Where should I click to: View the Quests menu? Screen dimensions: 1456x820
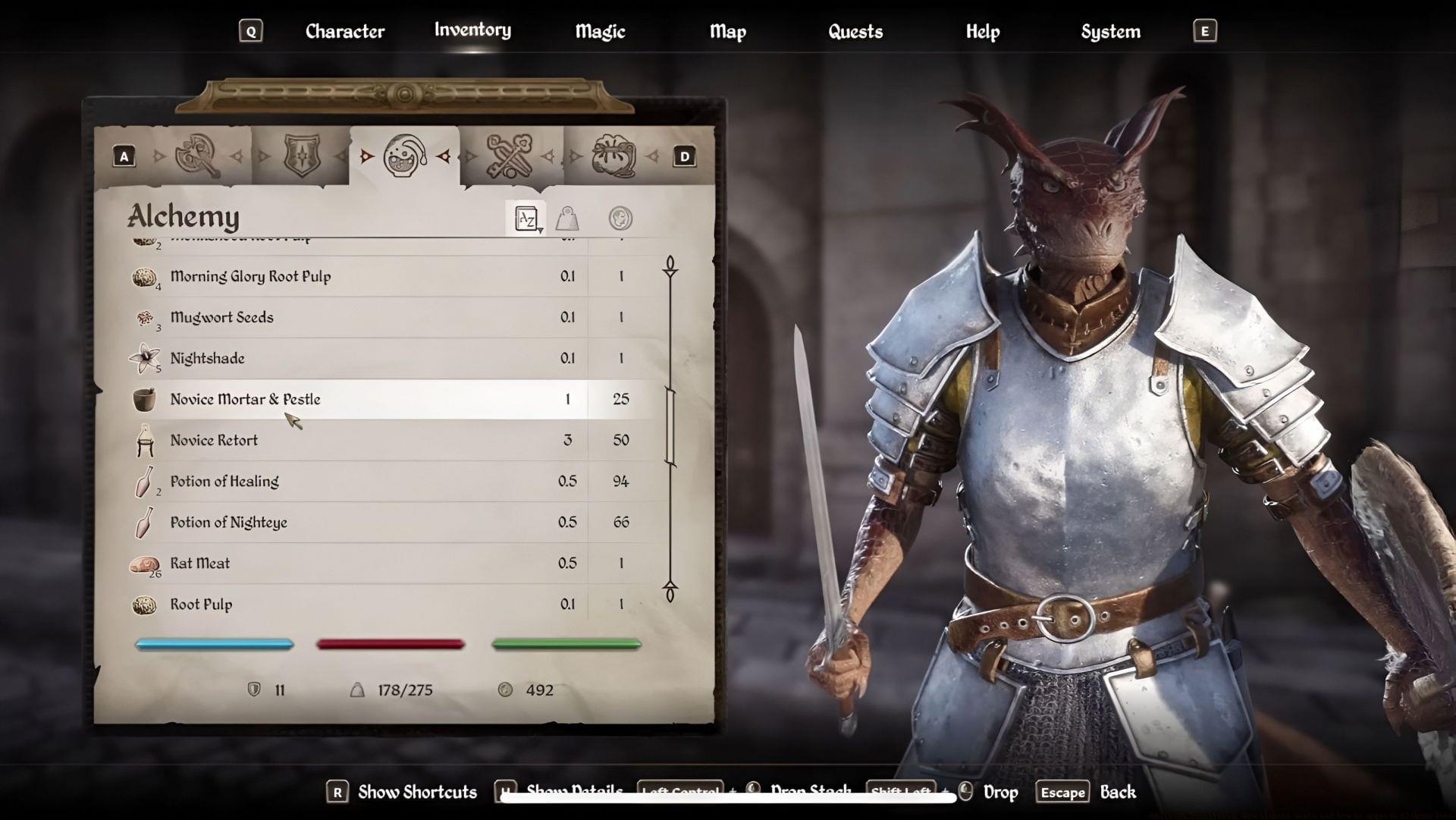pos(855,31)
